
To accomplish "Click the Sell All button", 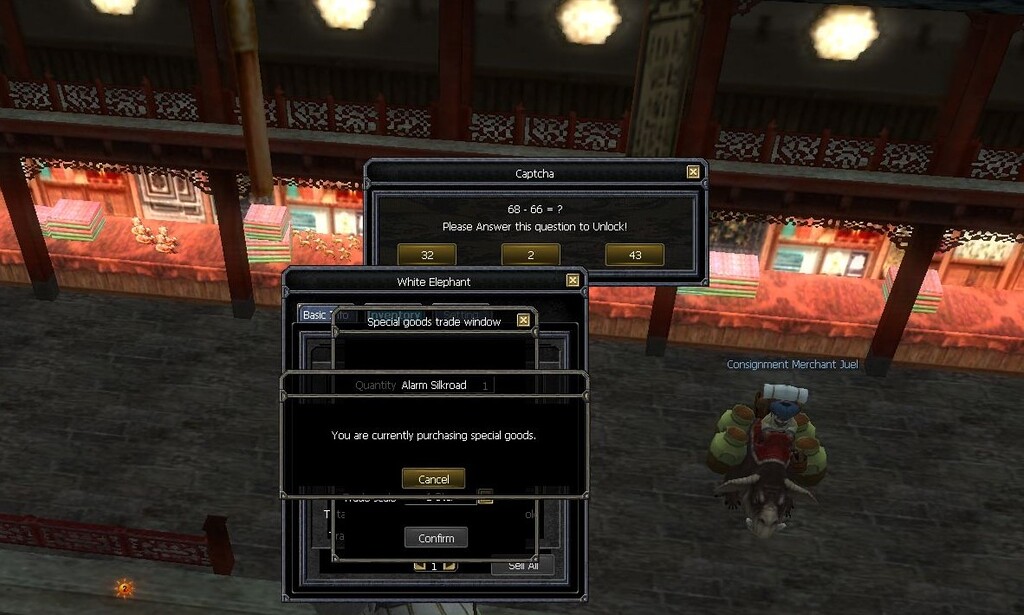I will coord(523,566).
